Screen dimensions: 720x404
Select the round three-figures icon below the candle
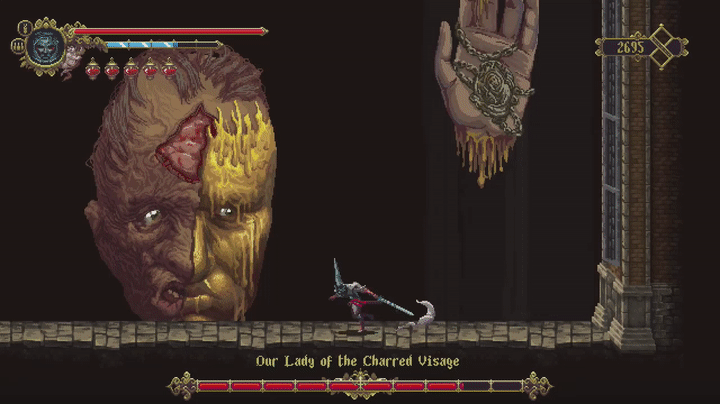(x=17, y=46)
